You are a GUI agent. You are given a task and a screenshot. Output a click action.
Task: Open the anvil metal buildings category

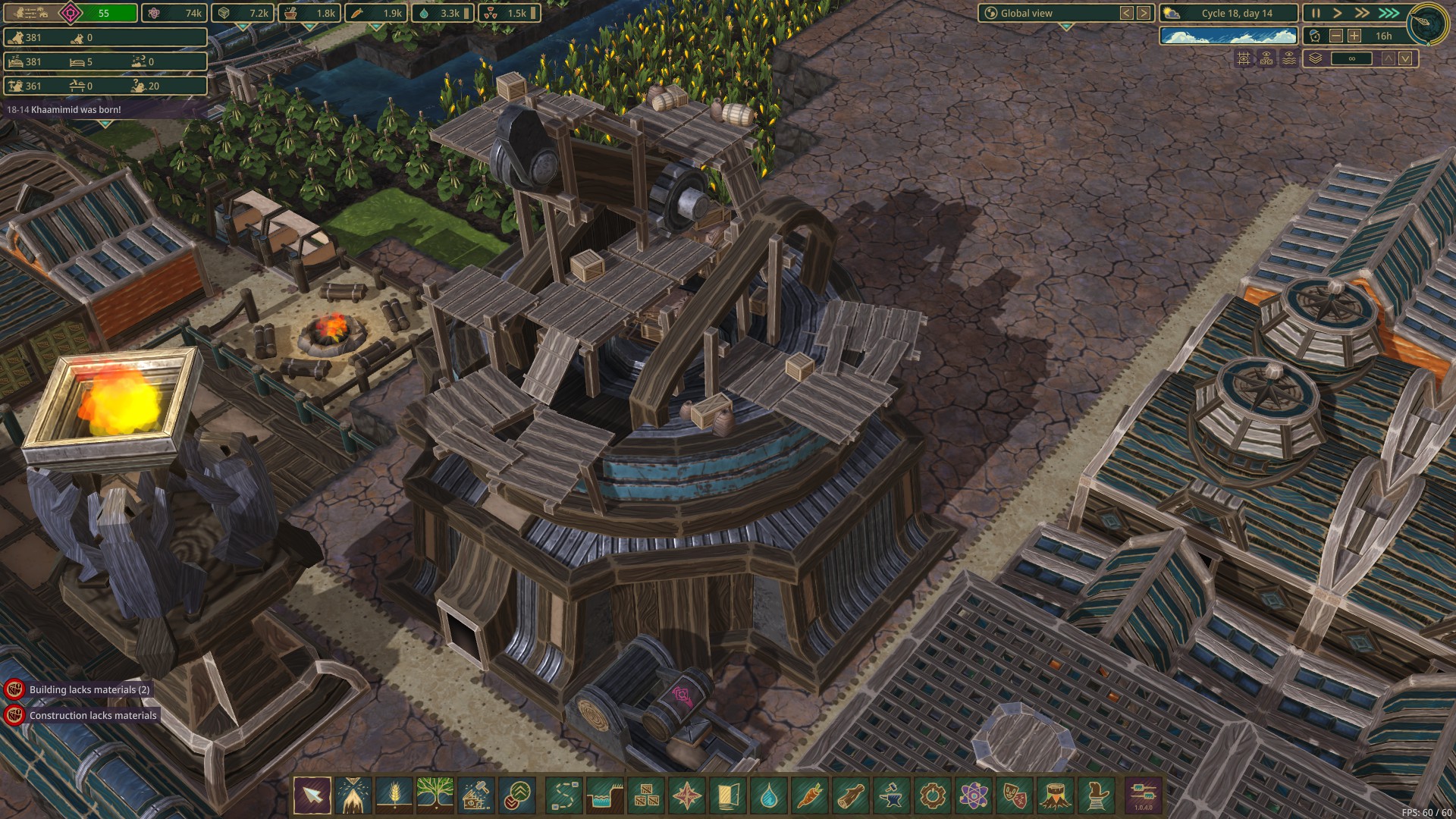(x=891, y=795)
